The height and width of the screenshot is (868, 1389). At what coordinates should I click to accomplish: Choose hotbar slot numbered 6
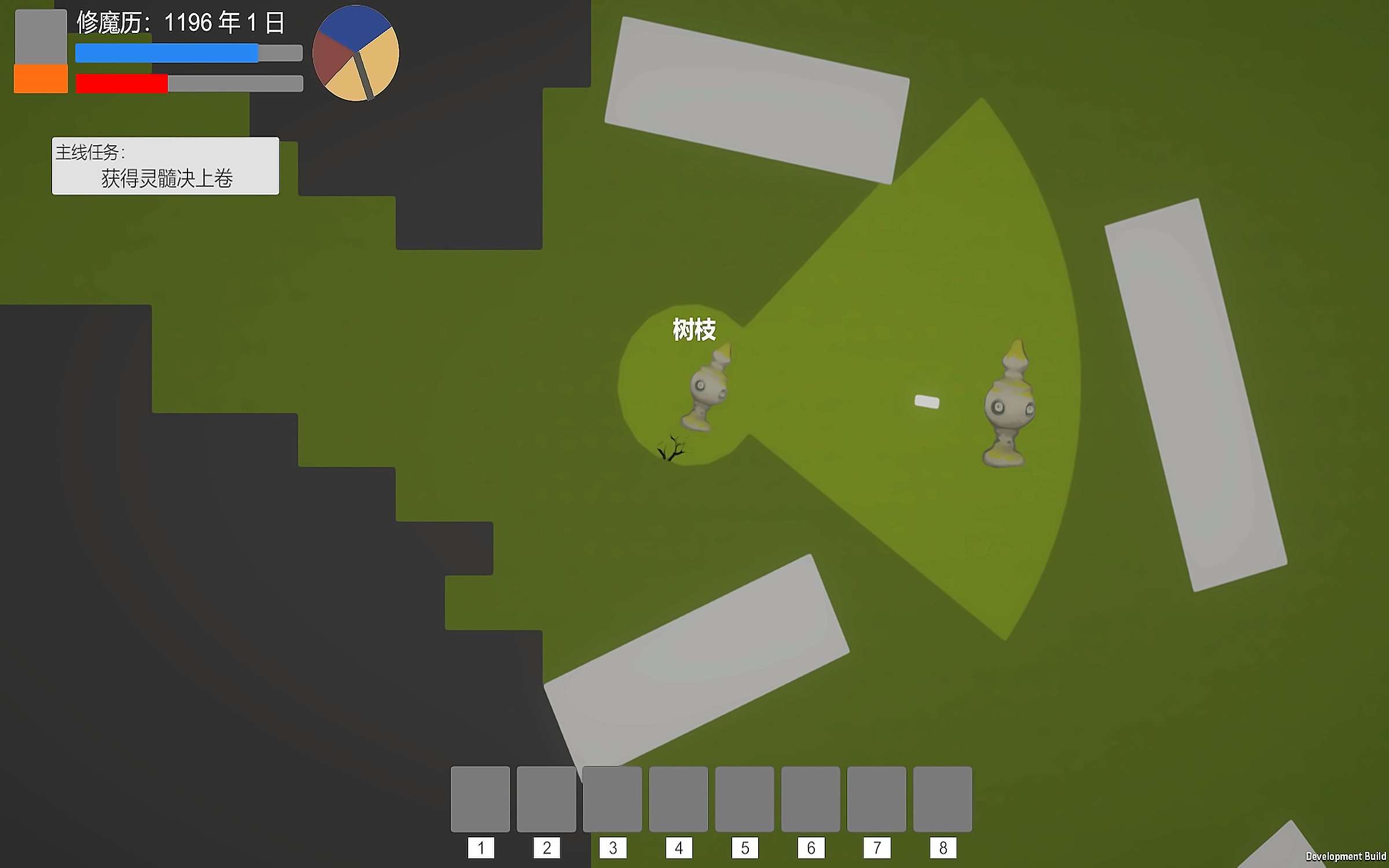click(x=810, y=799)
